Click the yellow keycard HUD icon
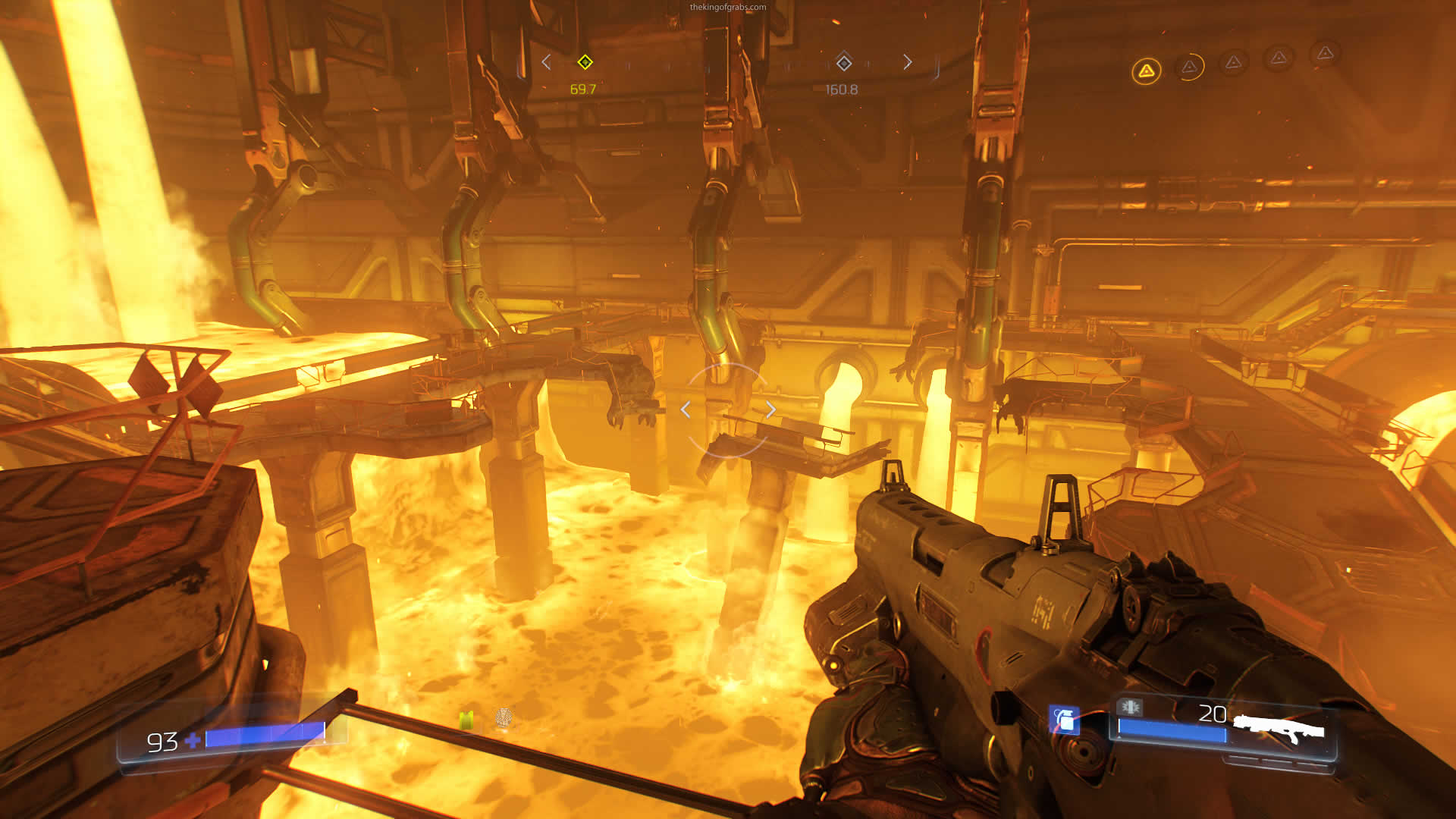The width and height of the screenshot is (1456, 819). point(466,719)
